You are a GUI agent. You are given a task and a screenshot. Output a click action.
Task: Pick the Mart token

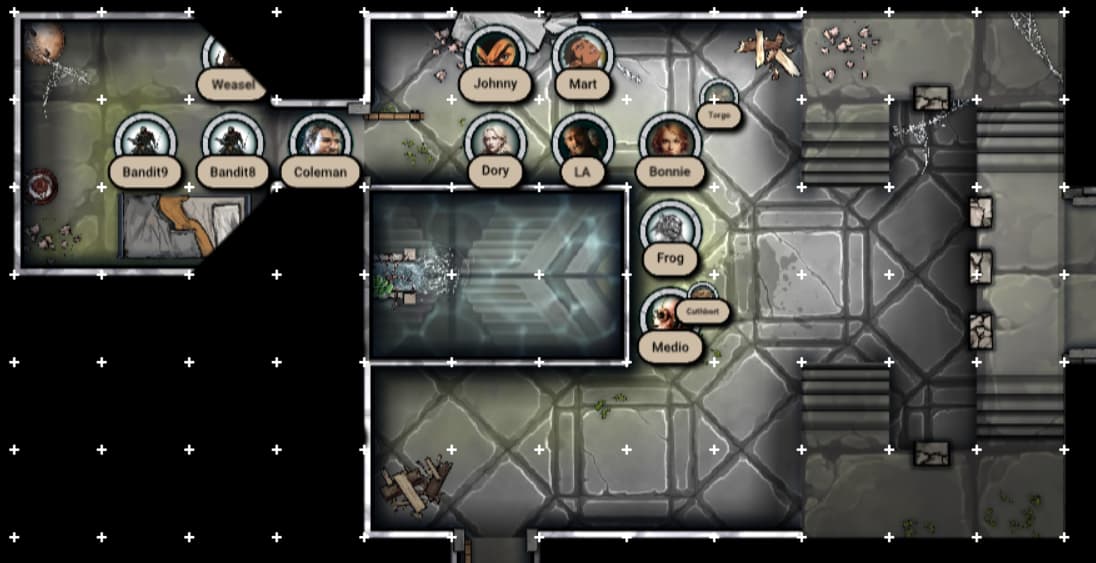click(582, 54)
